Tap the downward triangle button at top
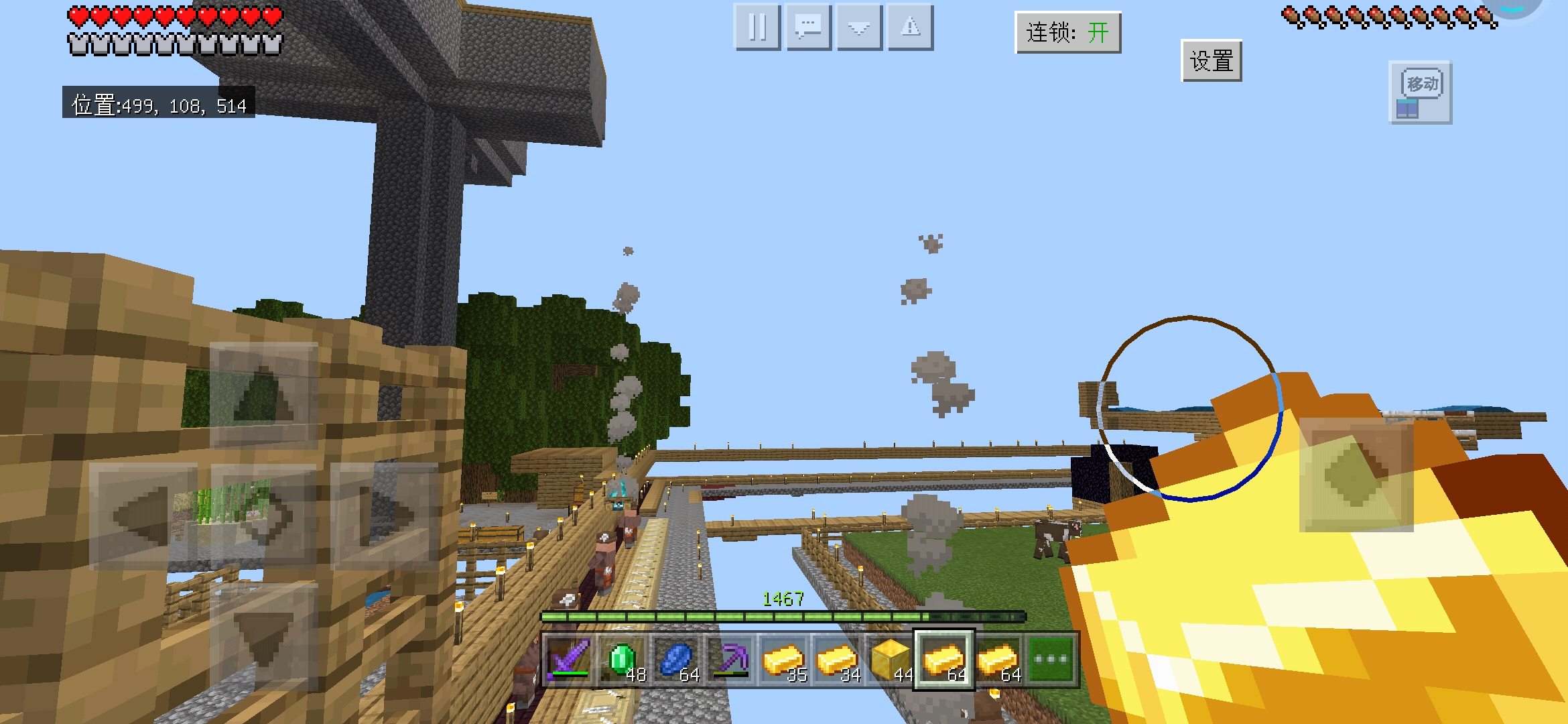The image size is (1568, 724). (859, 27)
